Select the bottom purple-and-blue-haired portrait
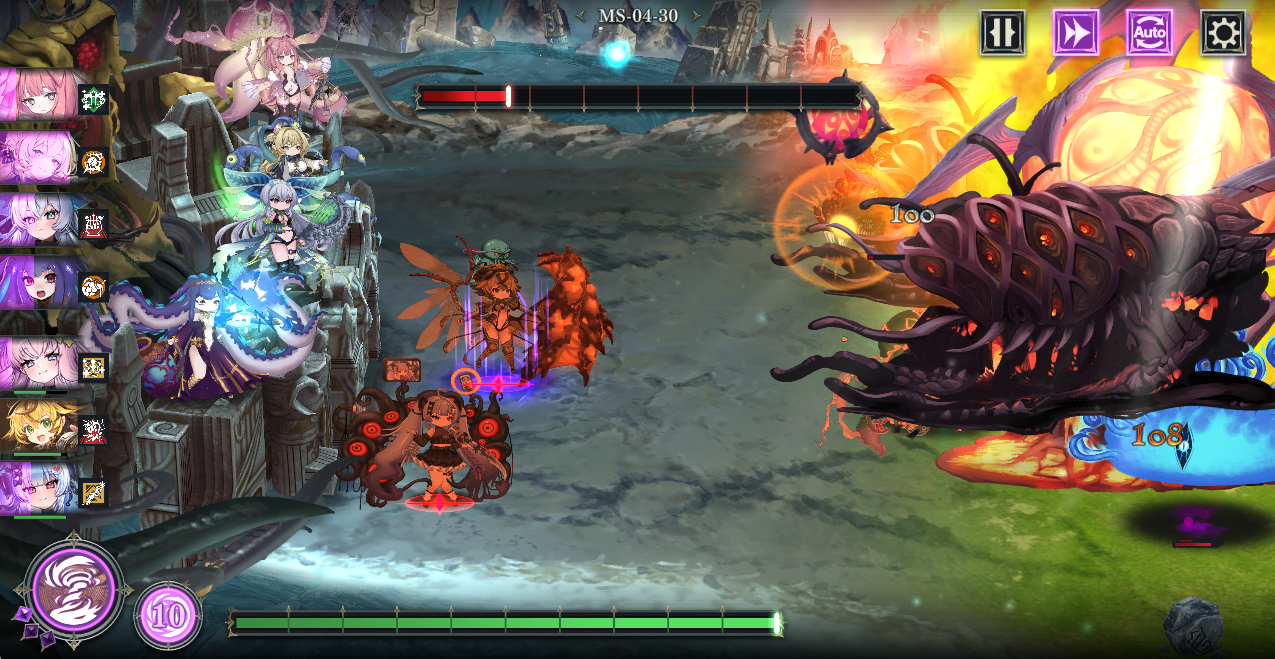This screenshot has width=1275, height=659. (x=39, y=489)
